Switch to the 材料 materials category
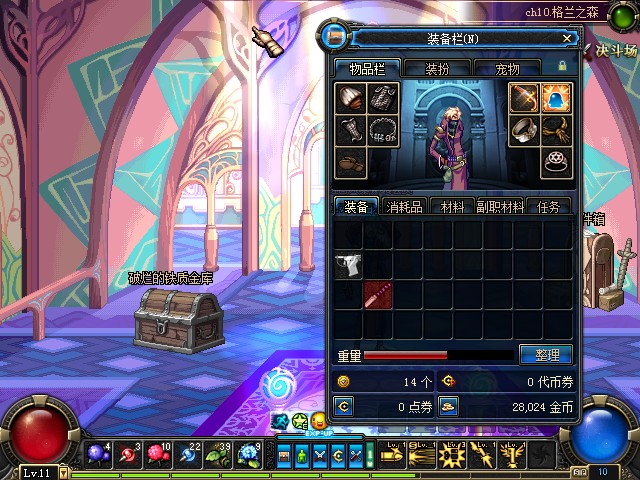Image resolution: width=640 pixels, height=480 pixels. (x=452, y=206)
